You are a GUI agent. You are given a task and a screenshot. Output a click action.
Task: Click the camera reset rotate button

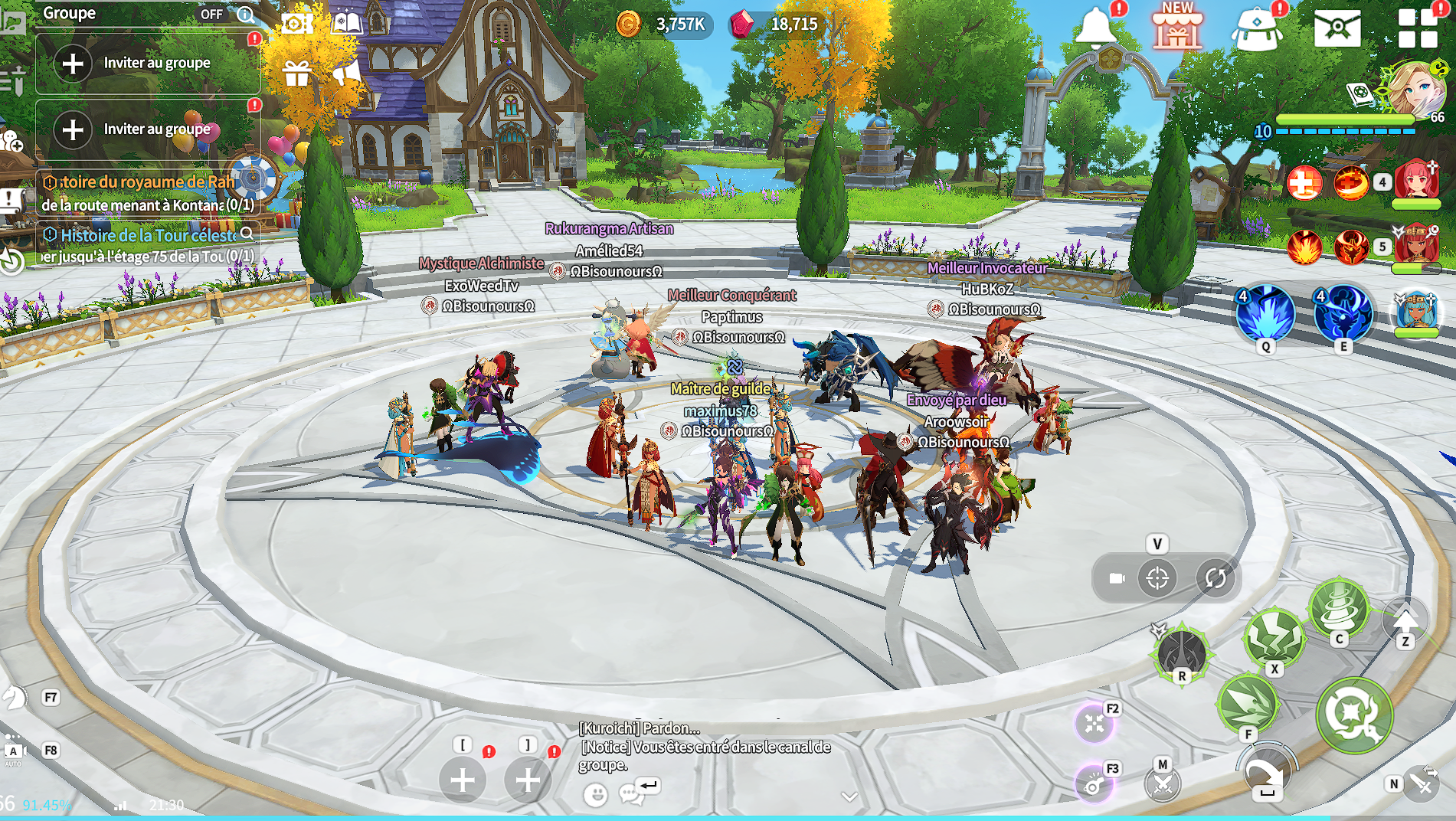1216,577
